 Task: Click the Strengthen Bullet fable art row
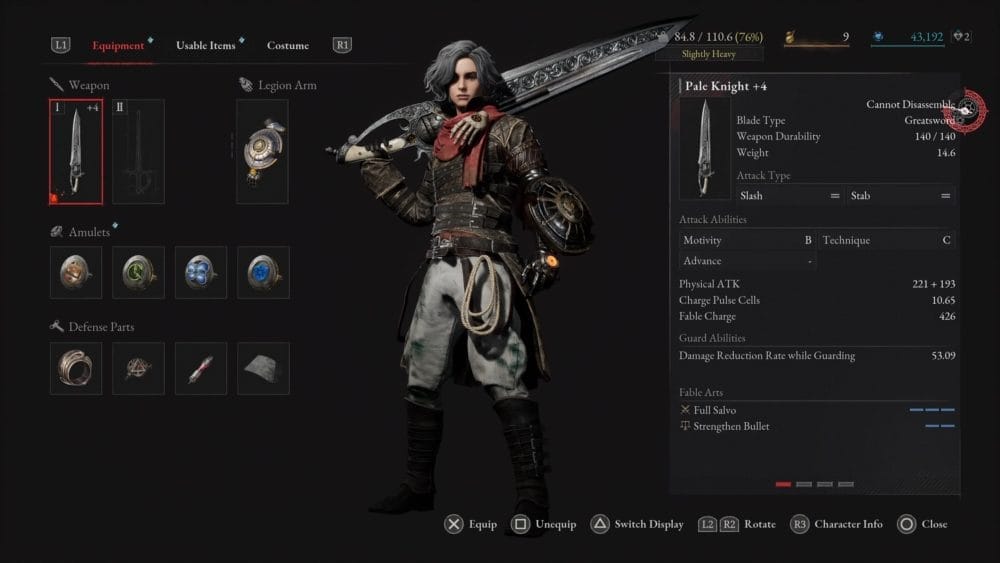pyautogui.click(x=816, y=426)
